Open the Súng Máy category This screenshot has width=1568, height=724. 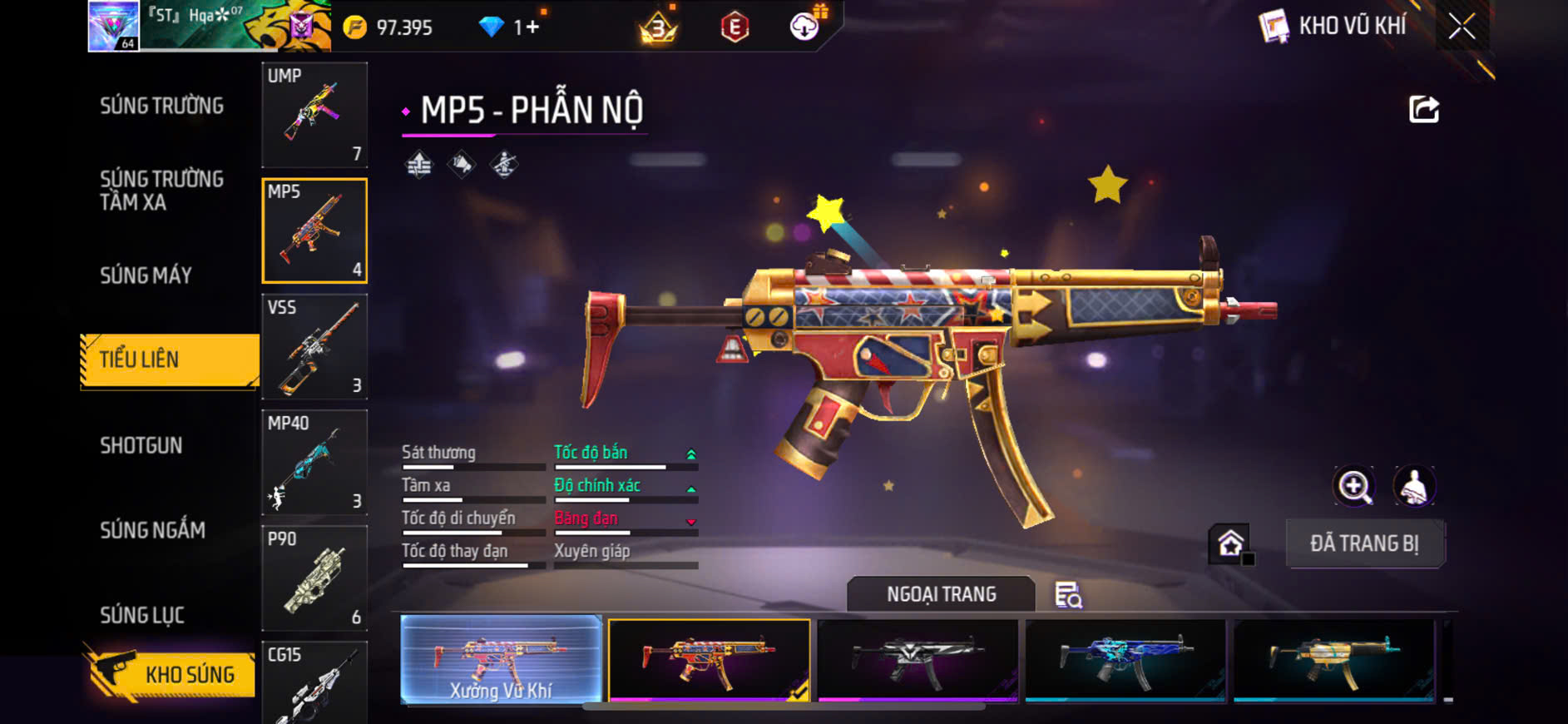coord(146,275)
